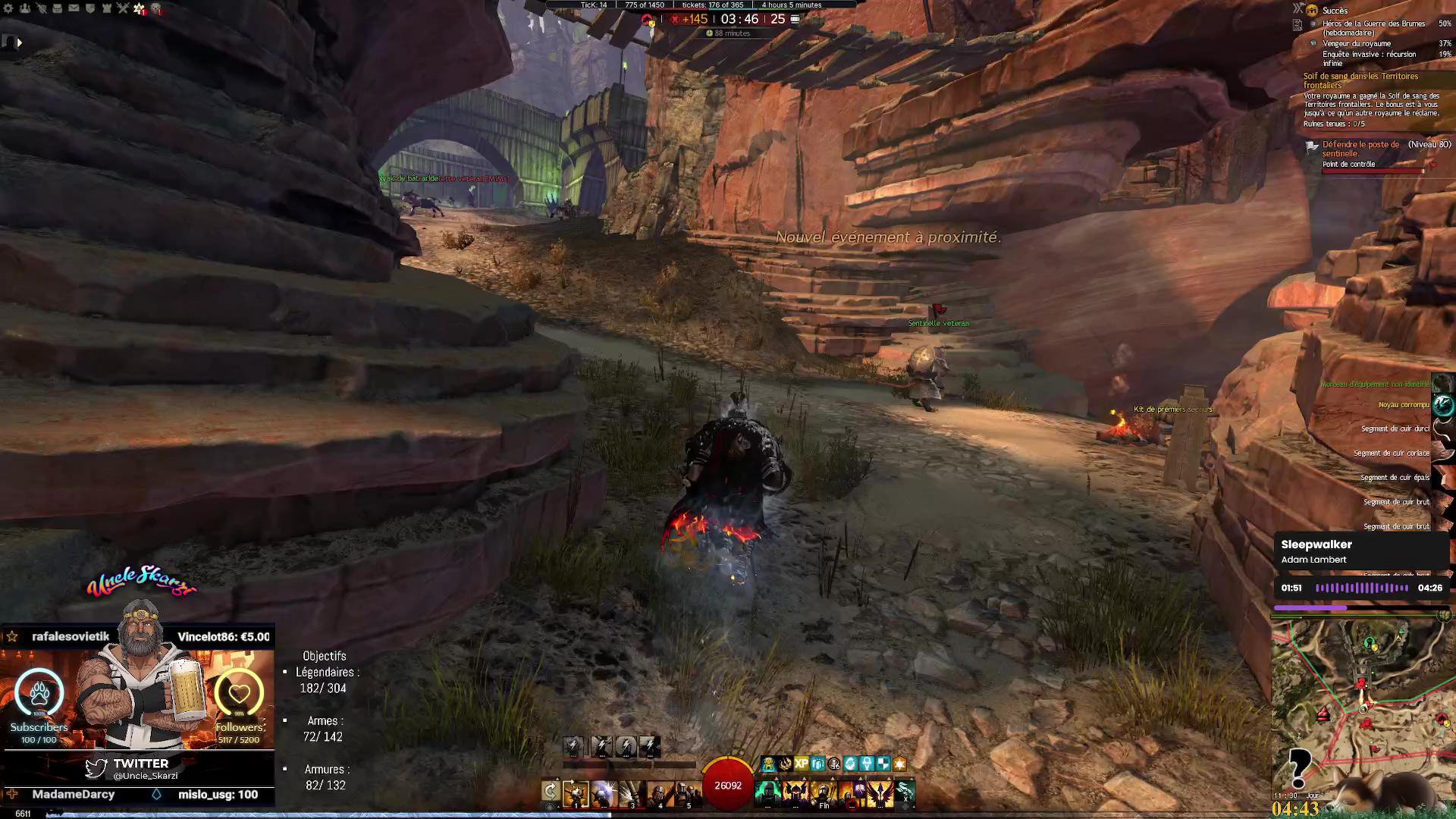The image size is (1456, 819).
Task: Use weapon skill numbered 3
Action: [x=631, y=793]
